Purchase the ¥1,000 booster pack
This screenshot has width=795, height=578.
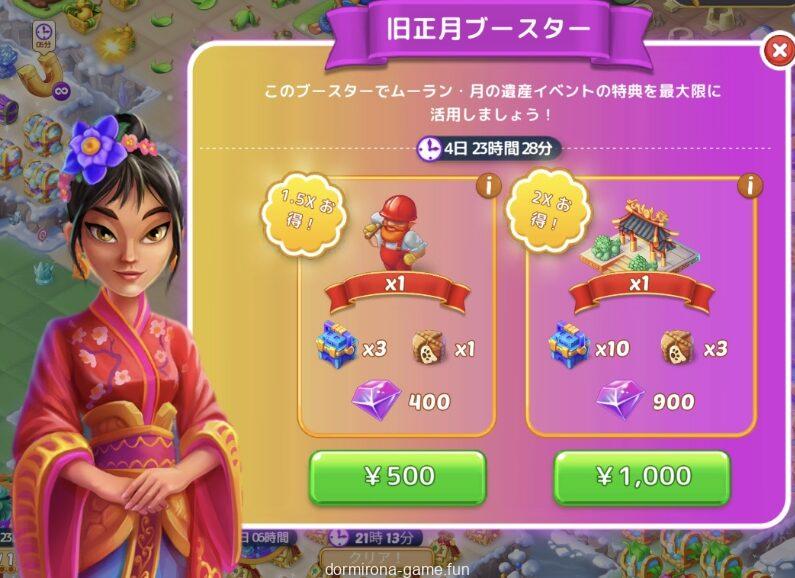click(641, 477)
